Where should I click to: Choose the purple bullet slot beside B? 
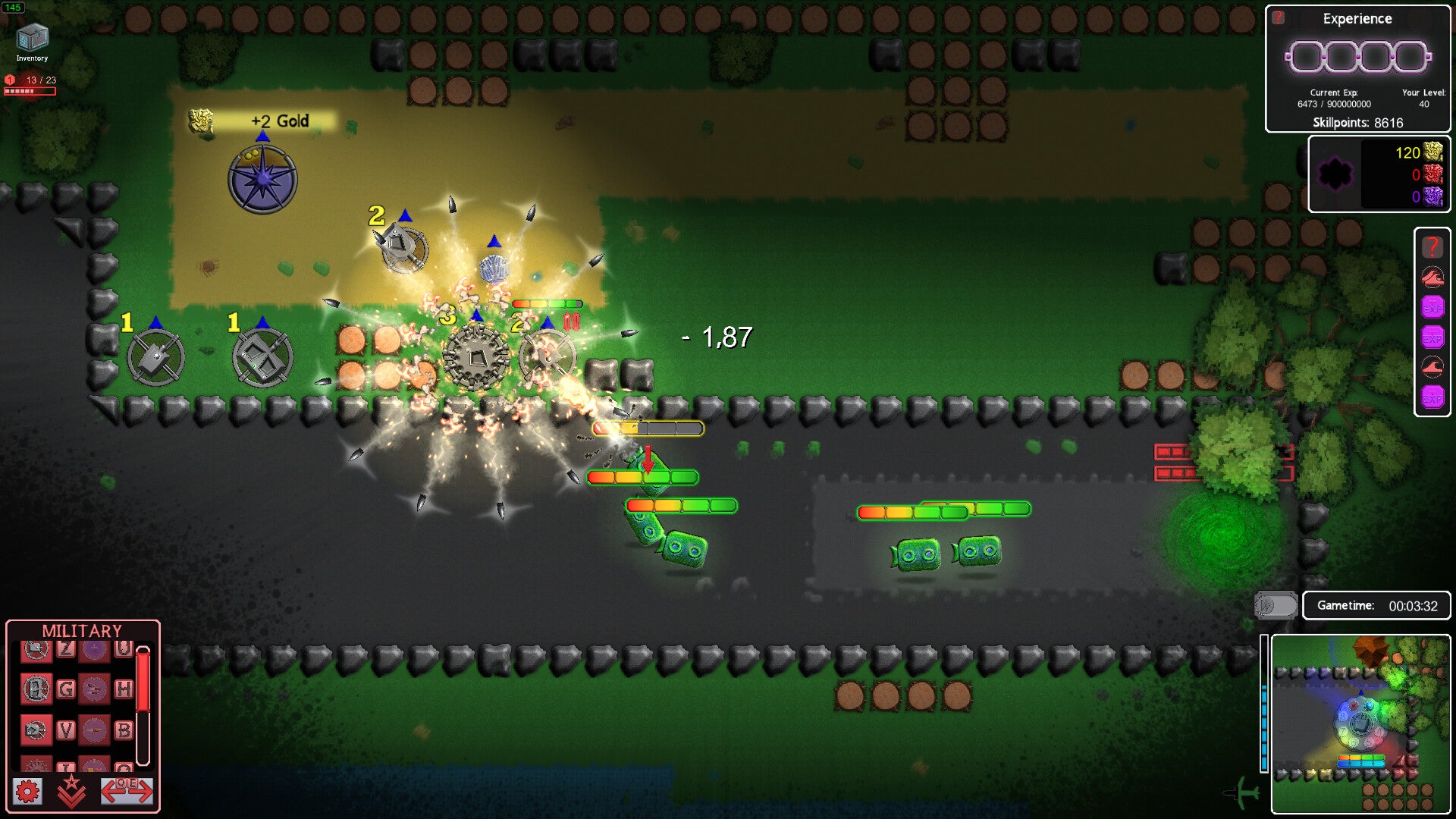pyautogui.click(x=94, y=730)
